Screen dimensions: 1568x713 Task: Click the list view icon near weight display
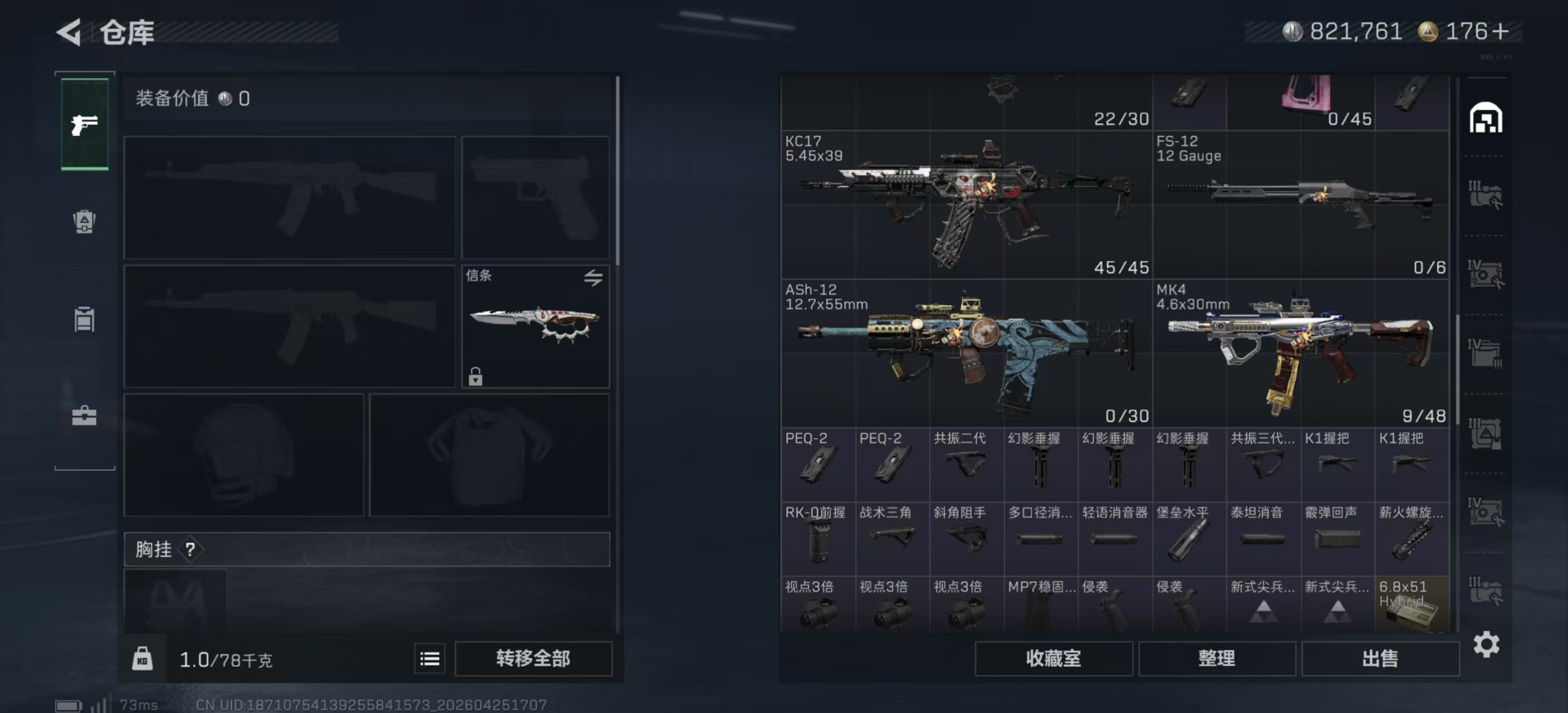click(x=429, y=658)
